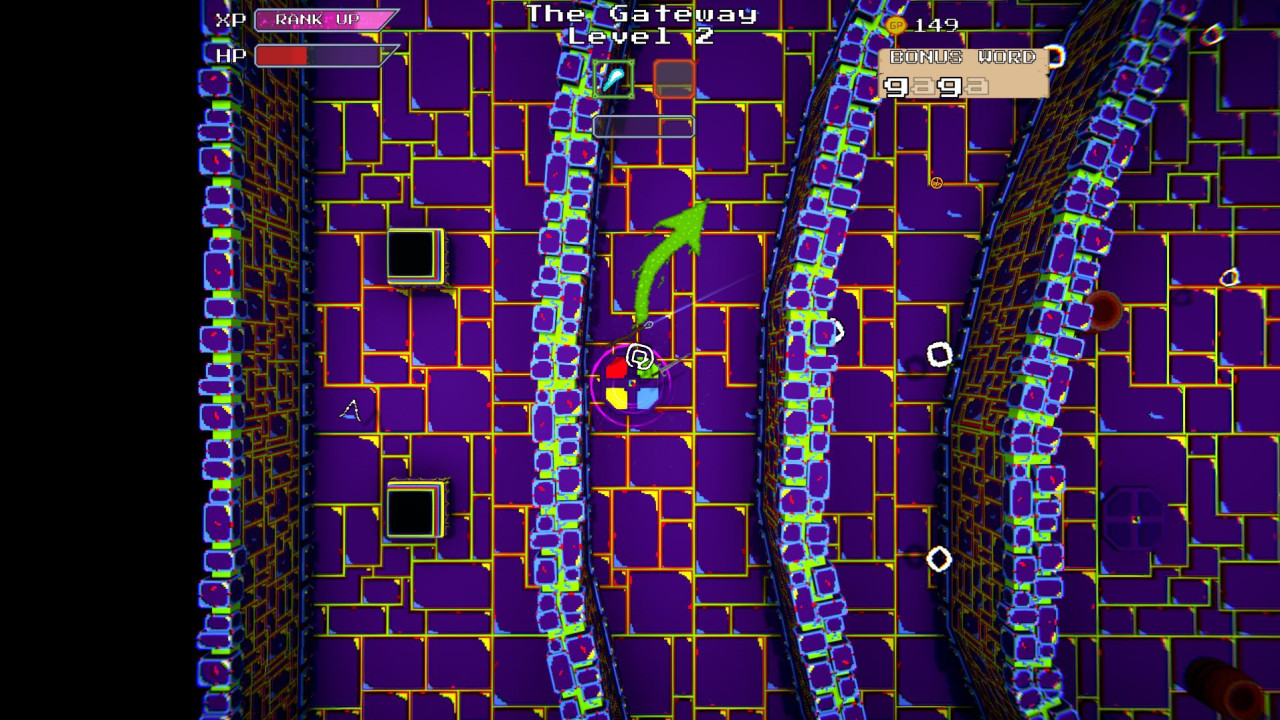
Task: Click the small white triangle glyph on the left
Action: (351, 410)
